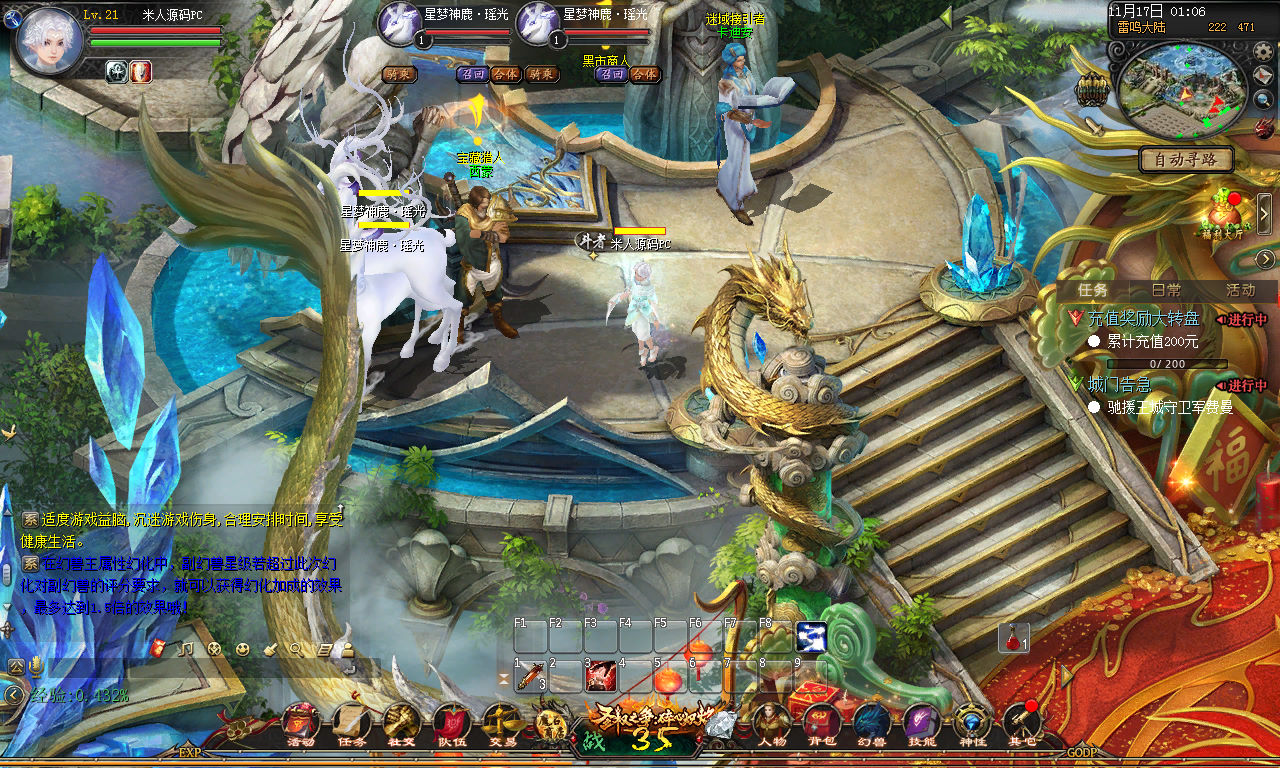The height and width of the screenshot is (768, 1280).
Task: Open the 任务 quest scroll menu
Action: [x=351, y=722]
